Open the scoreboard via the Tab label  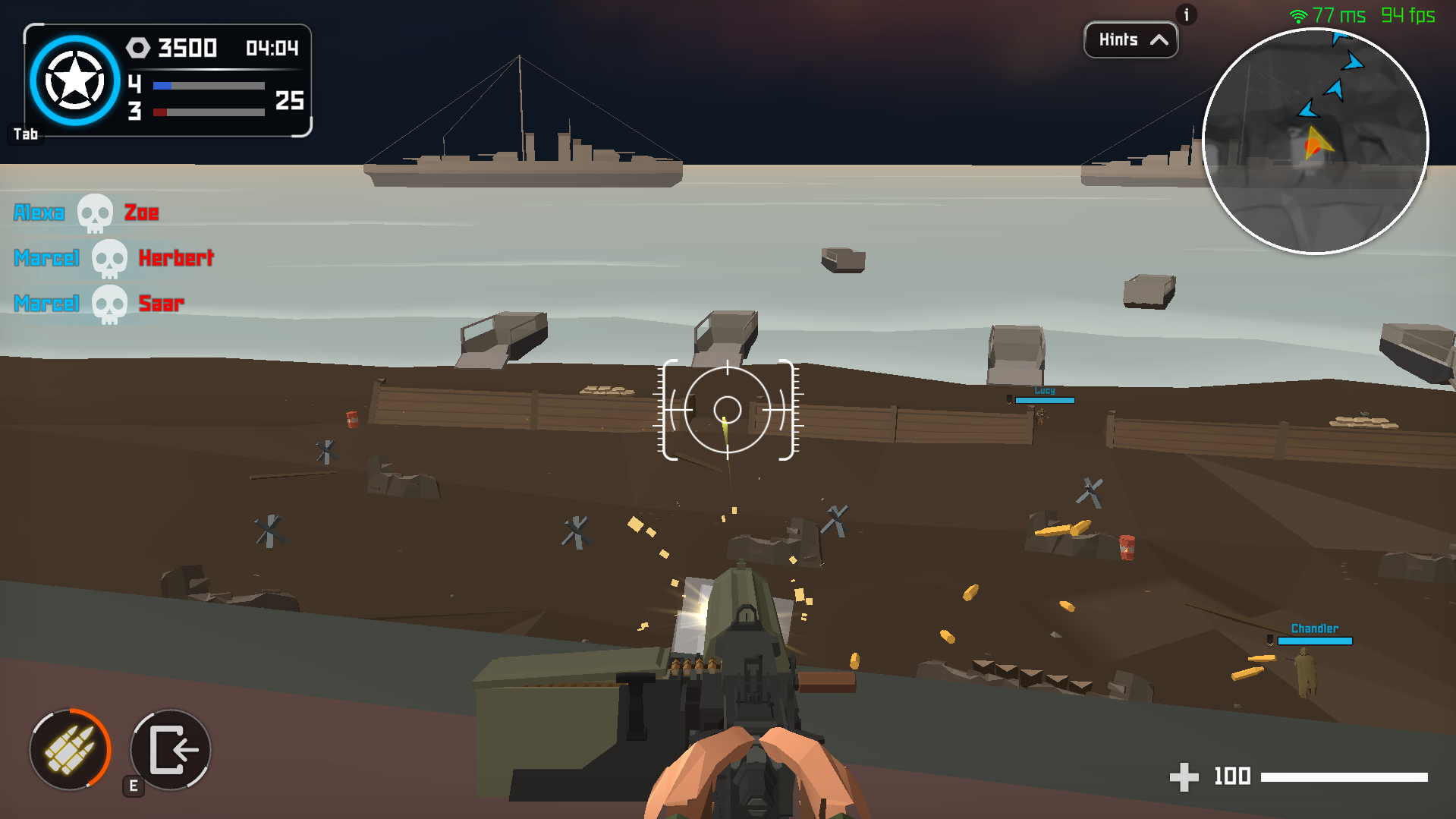pyautogui.click(x=27, y=134)
